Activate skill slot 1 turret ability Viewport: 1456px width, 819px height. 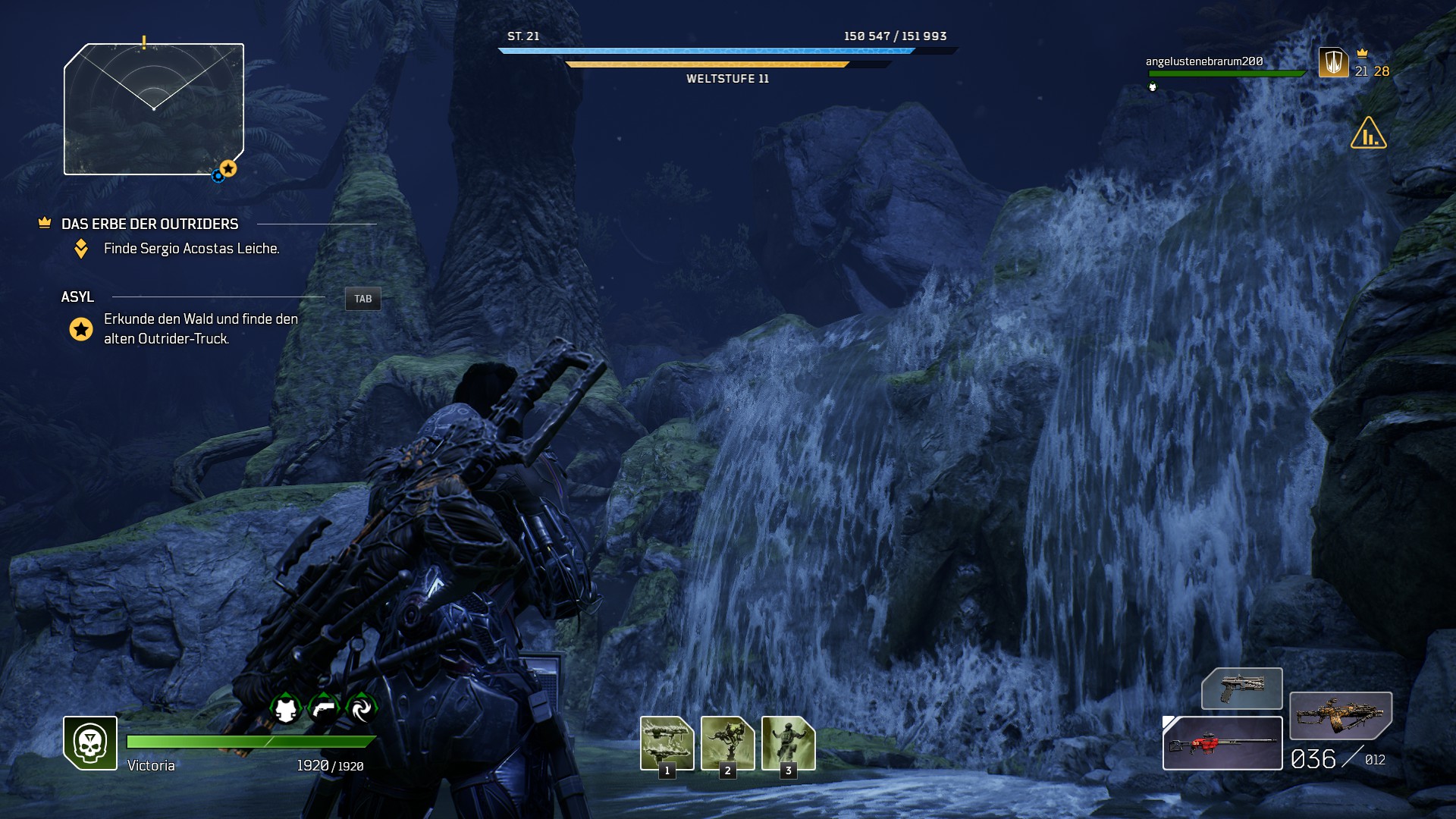667,742
